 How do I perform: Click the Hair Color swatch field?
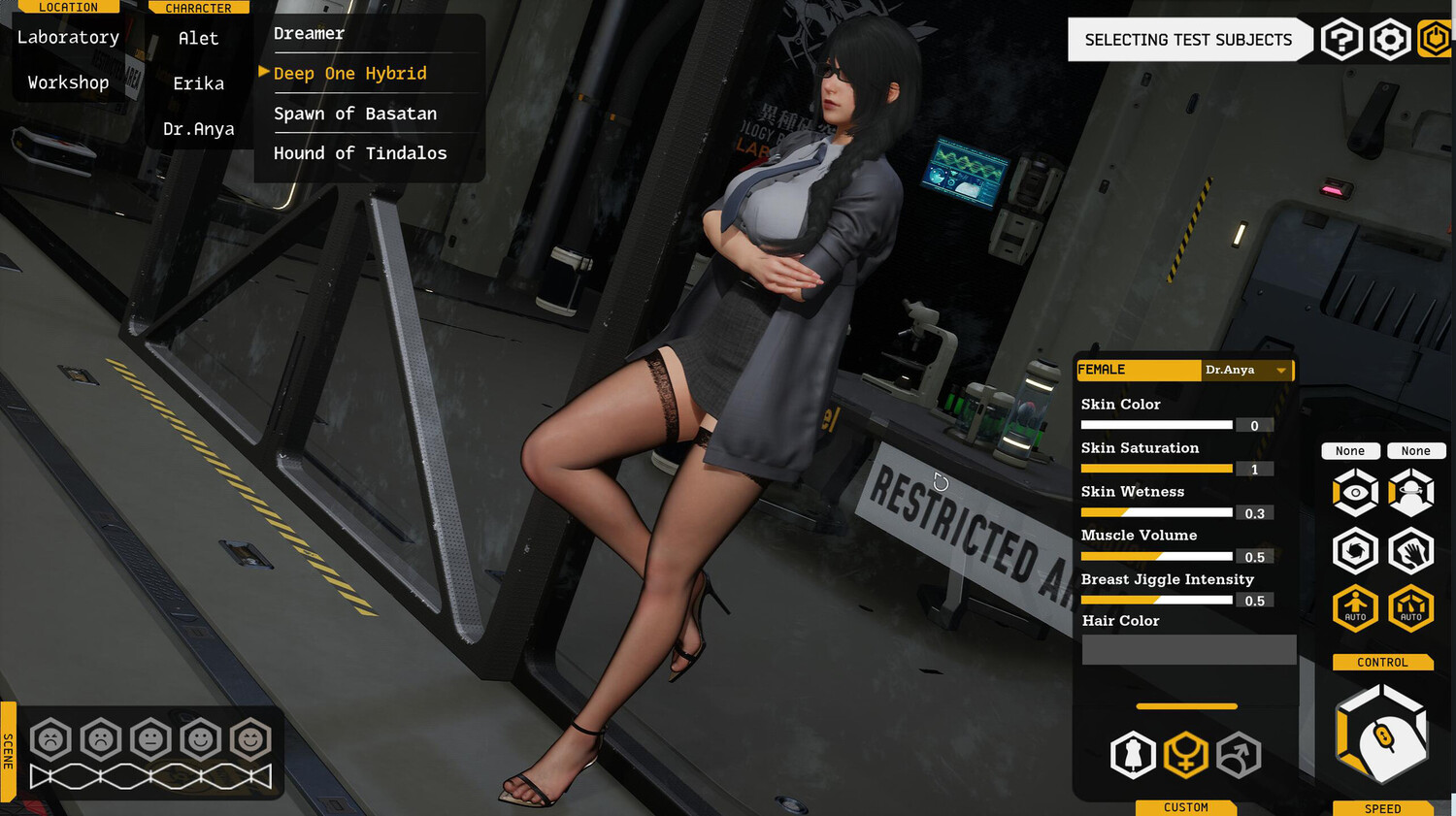[x=1187, y=649]
